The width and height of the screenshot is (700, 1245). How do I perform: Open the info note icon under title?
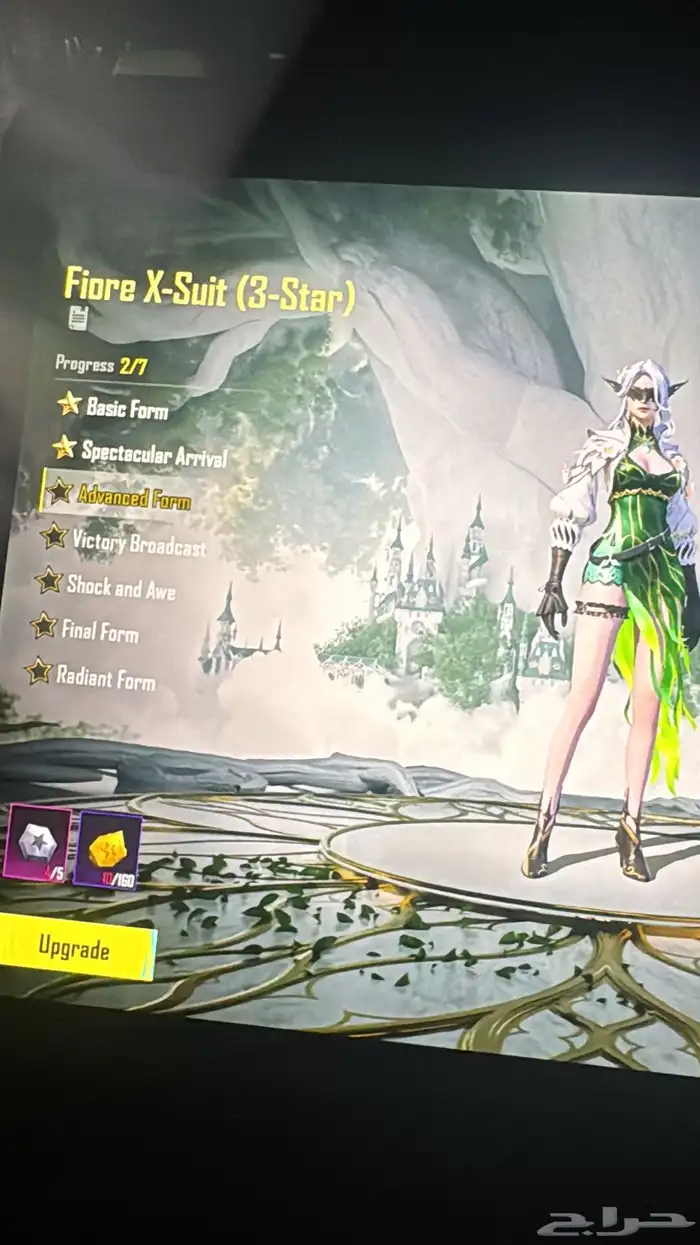78,319
